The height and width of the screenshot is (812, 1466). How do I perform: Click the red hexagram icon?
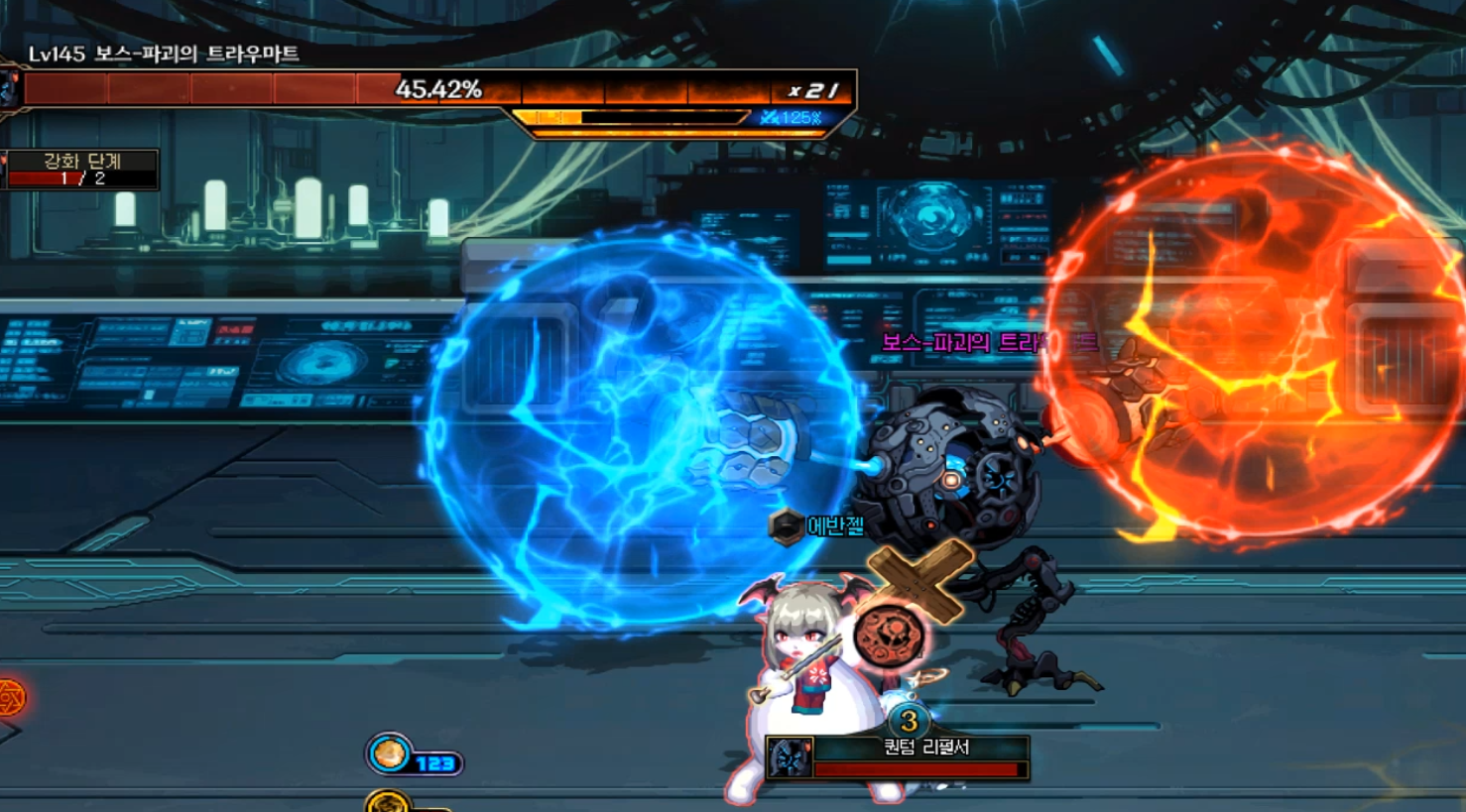tap(9, 697)
